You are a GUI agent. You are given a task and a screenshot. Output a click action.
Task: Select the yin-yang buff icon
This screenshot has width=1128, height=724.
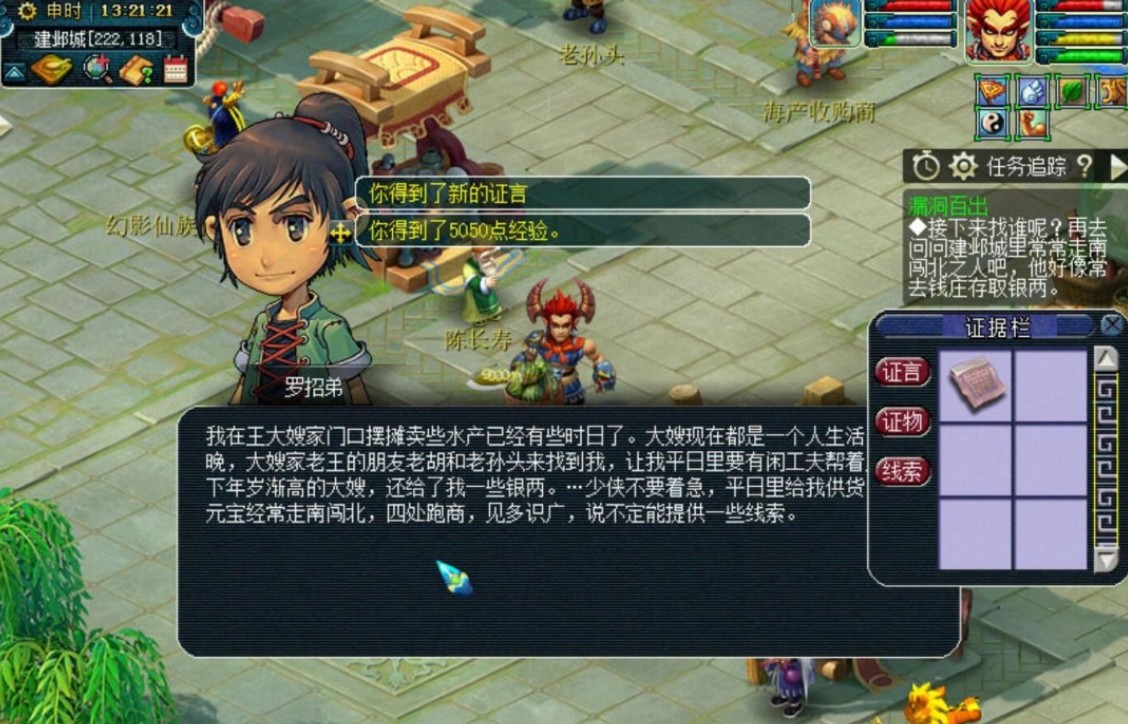(x=994, y=125)
